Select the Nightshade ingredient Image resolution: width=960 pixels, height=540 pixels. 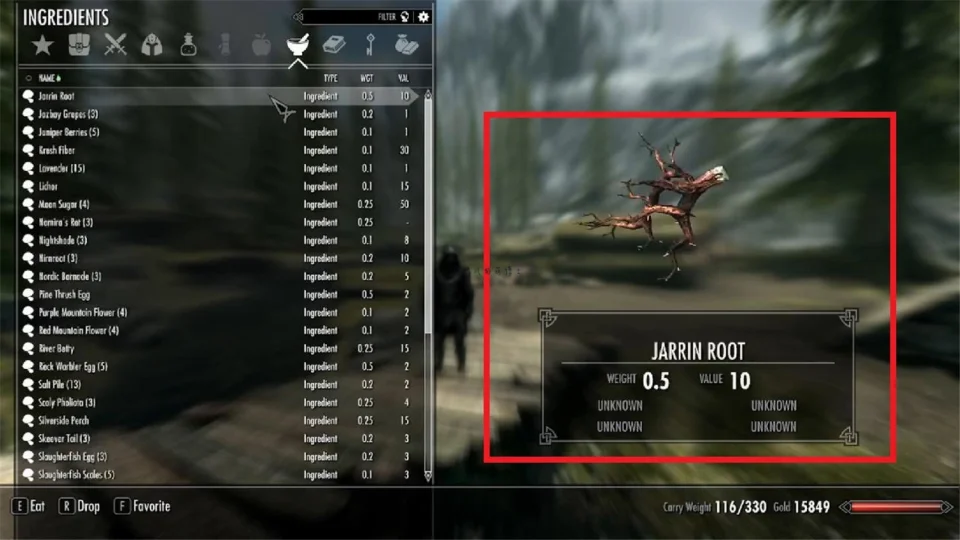tap(62, 240)
